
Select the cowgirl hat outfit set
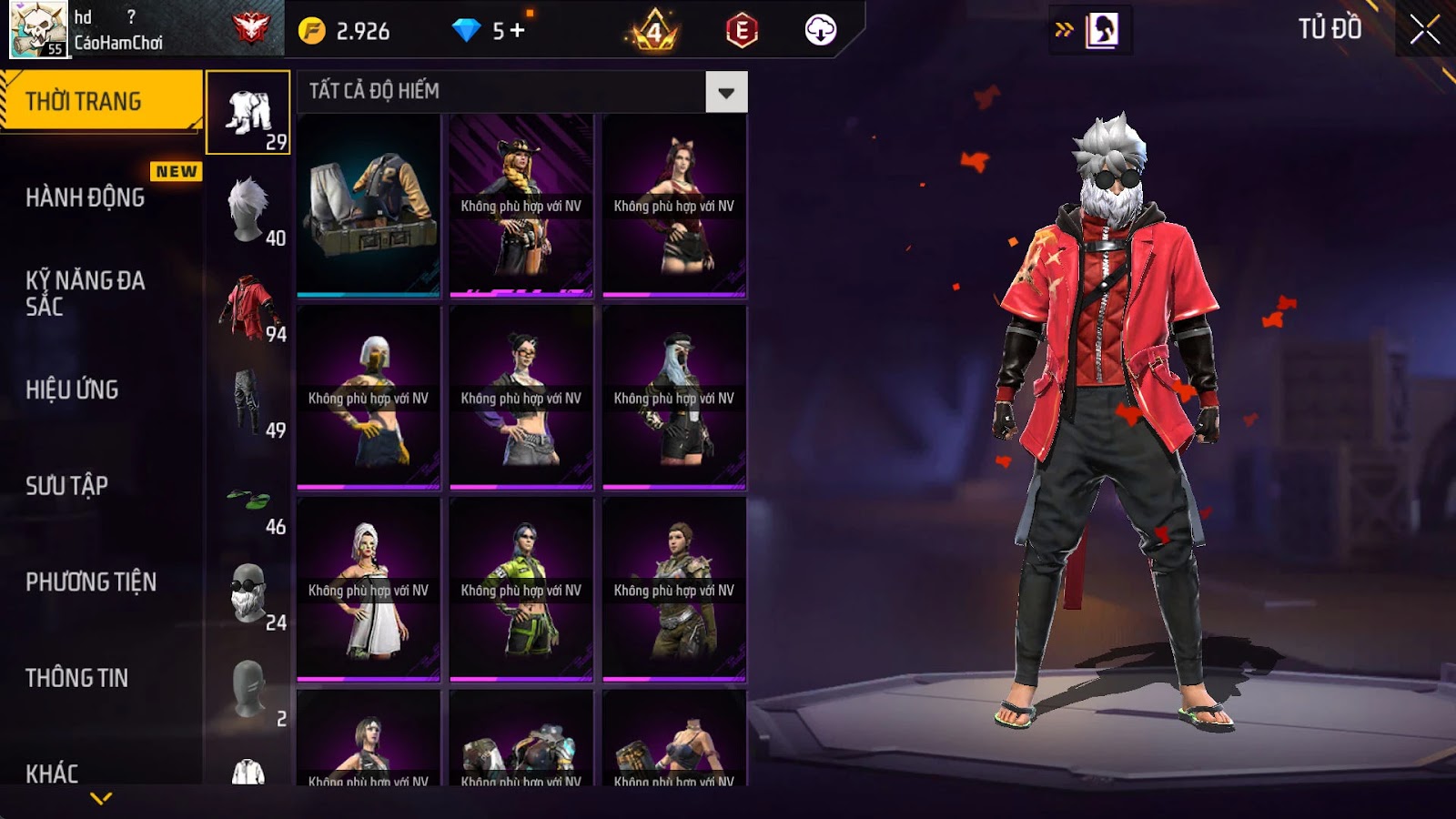point(521,206)
